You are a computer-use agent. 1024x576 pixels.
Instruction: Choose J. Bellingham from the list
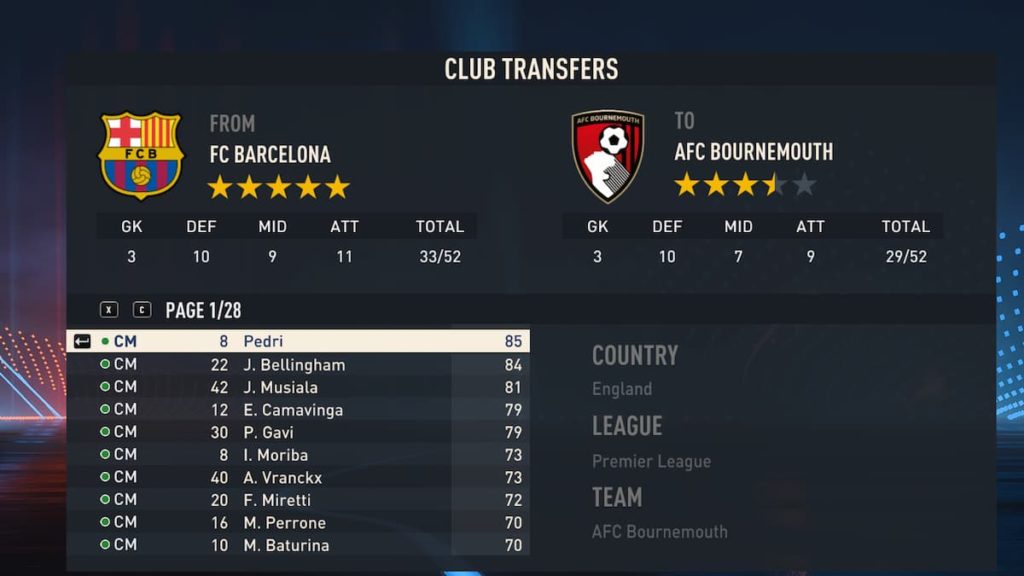click(300, 365)
